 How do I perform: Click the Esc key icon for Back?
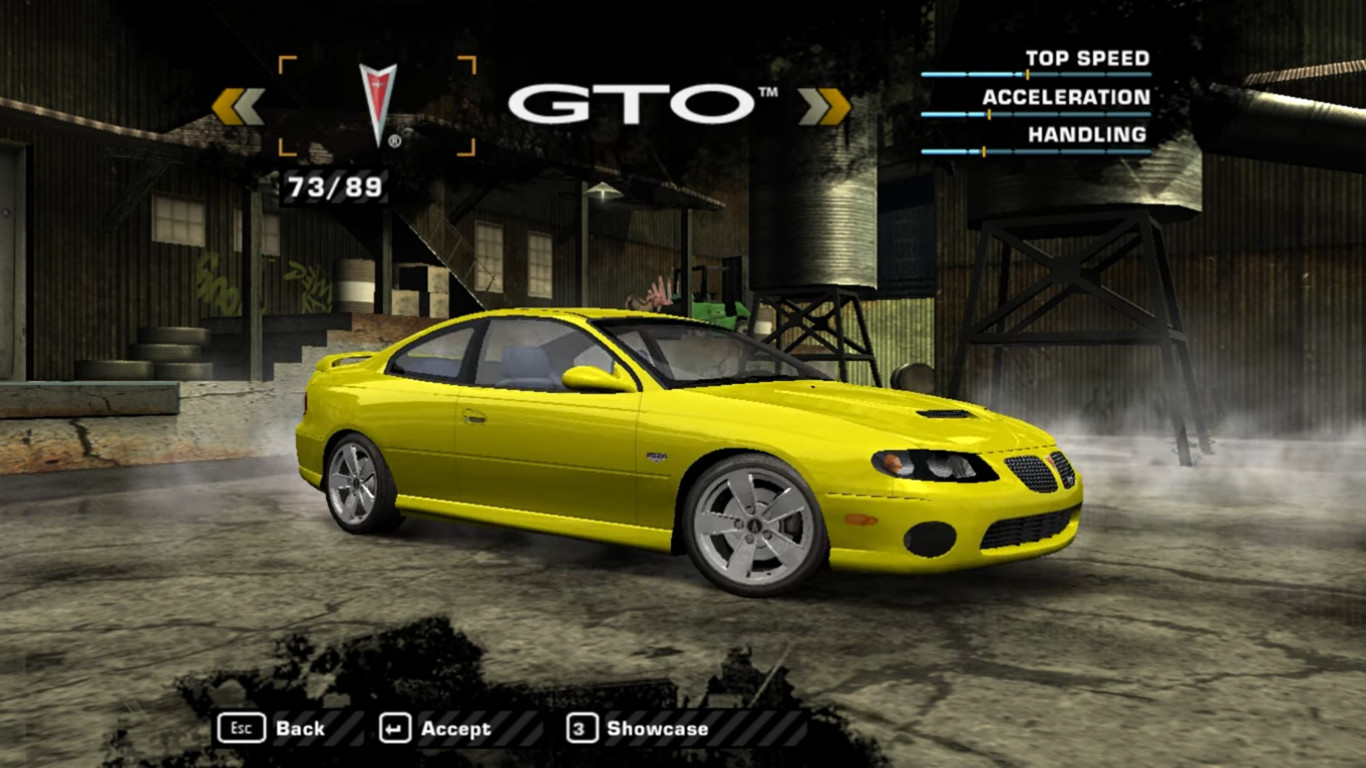pos(240,728)
